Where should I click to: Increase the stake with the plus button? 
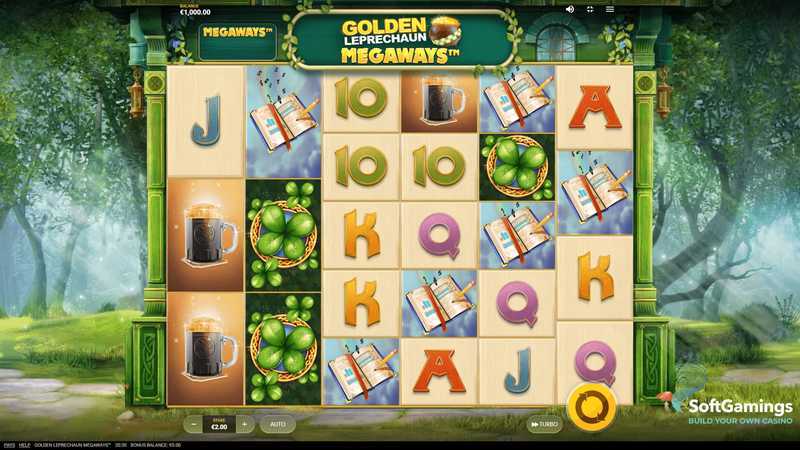pyautogui.click(x=244, y=425)
